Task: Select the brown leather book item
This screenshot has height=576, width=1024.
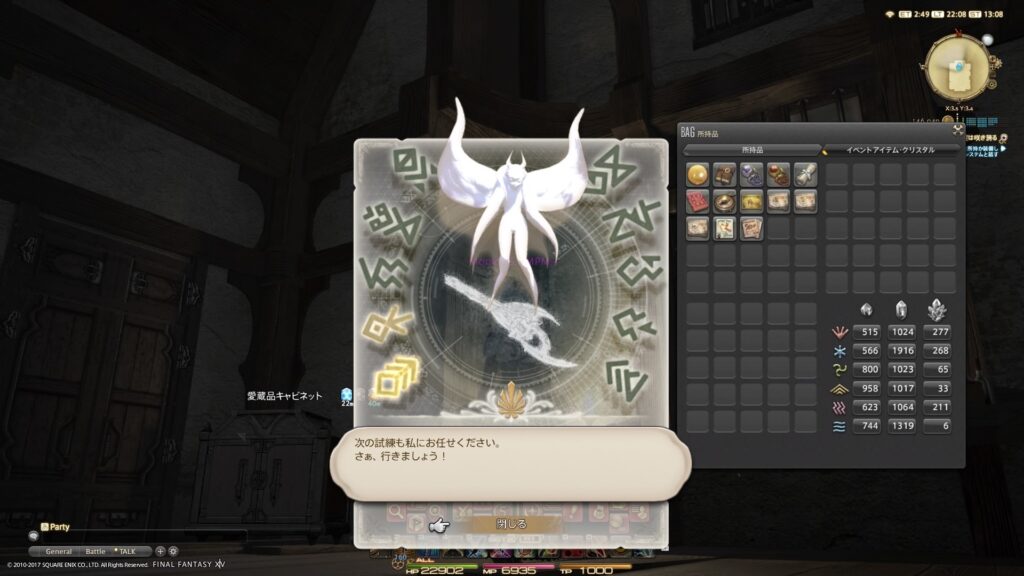Action: pos(724,174)
